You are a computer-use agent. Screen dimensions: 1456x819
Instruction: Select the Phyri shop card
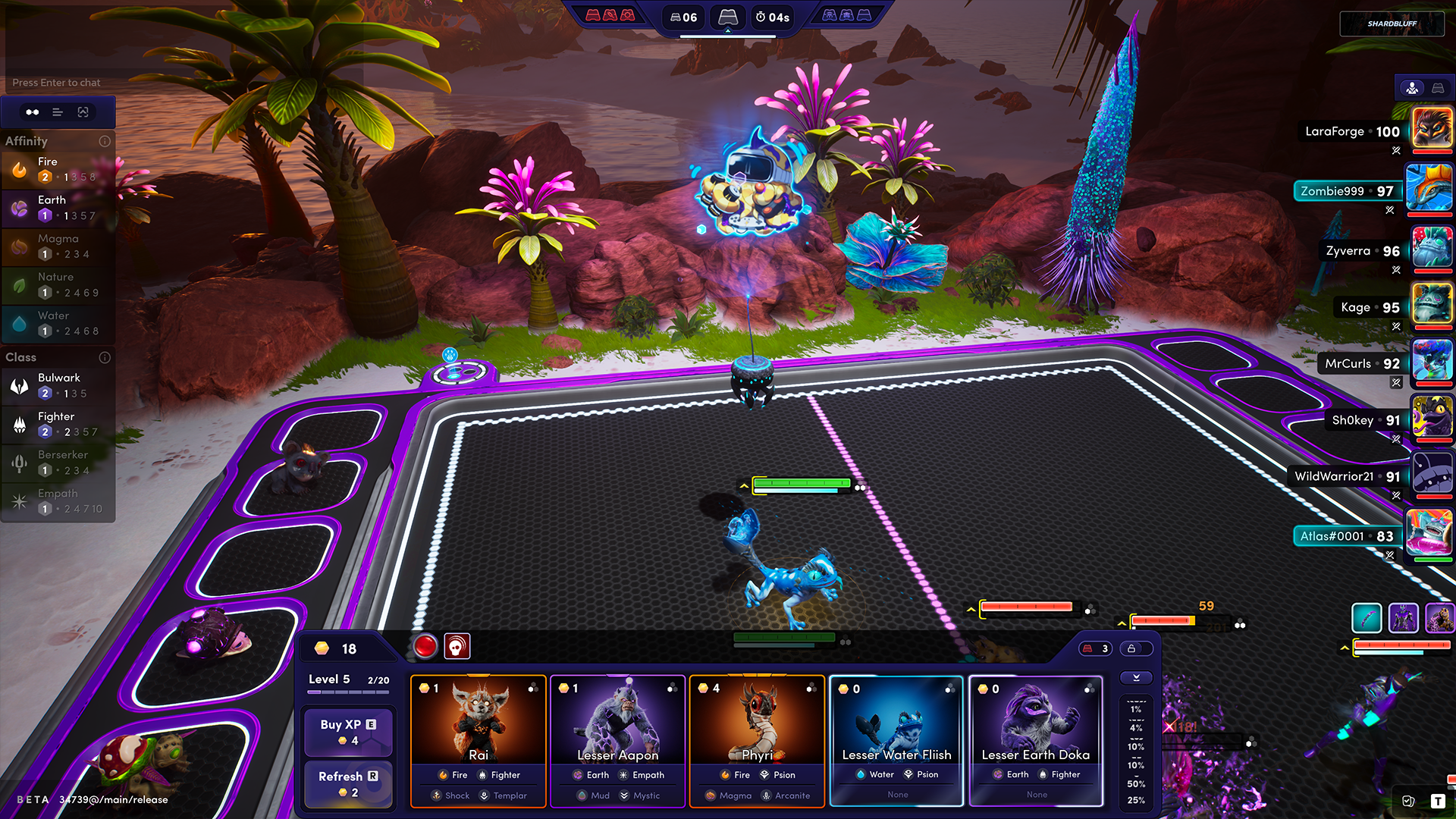[x=757, y=740]
